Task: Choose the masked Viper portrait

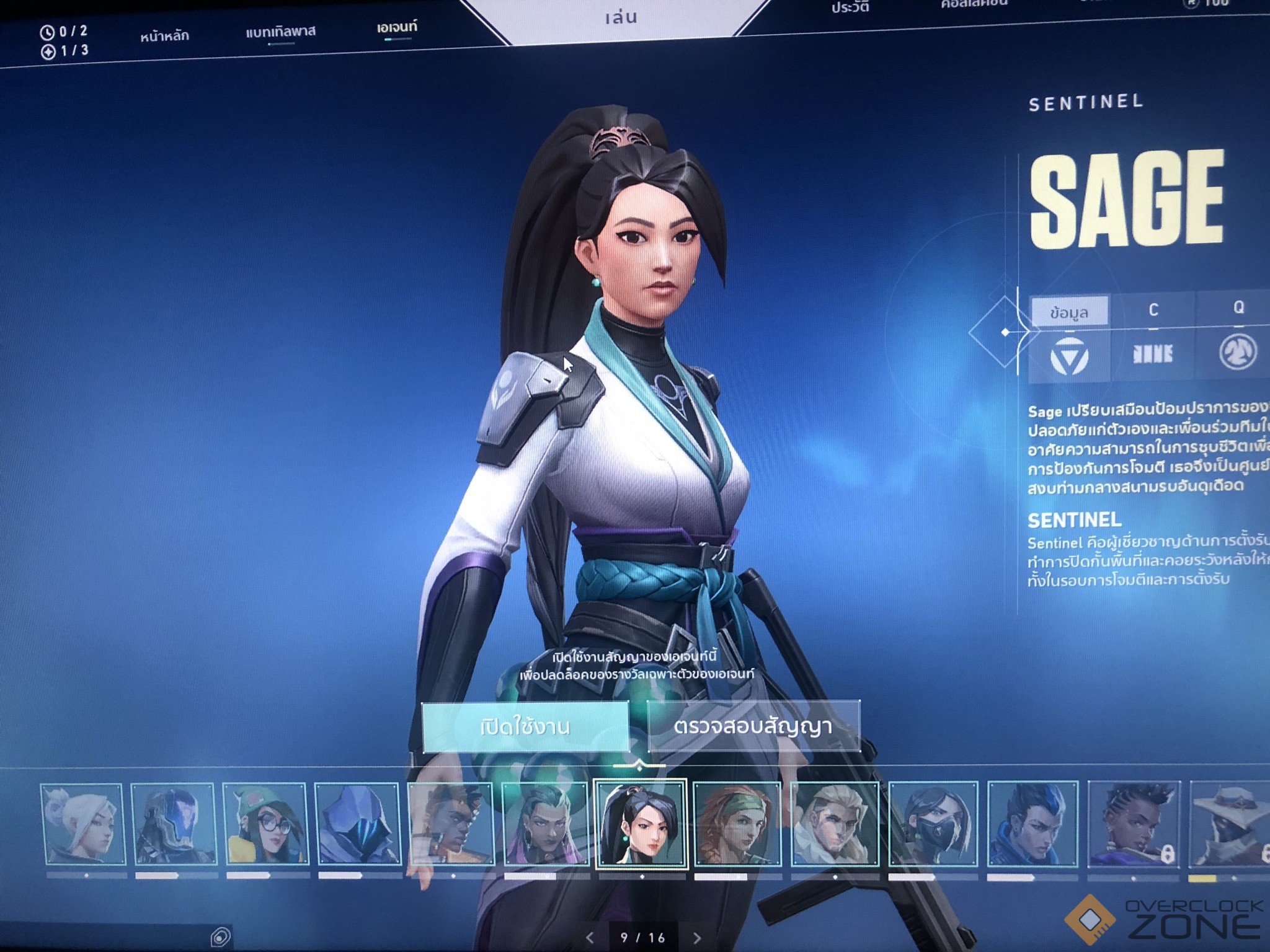Action: pyautogui.click(x=932, y=824)
